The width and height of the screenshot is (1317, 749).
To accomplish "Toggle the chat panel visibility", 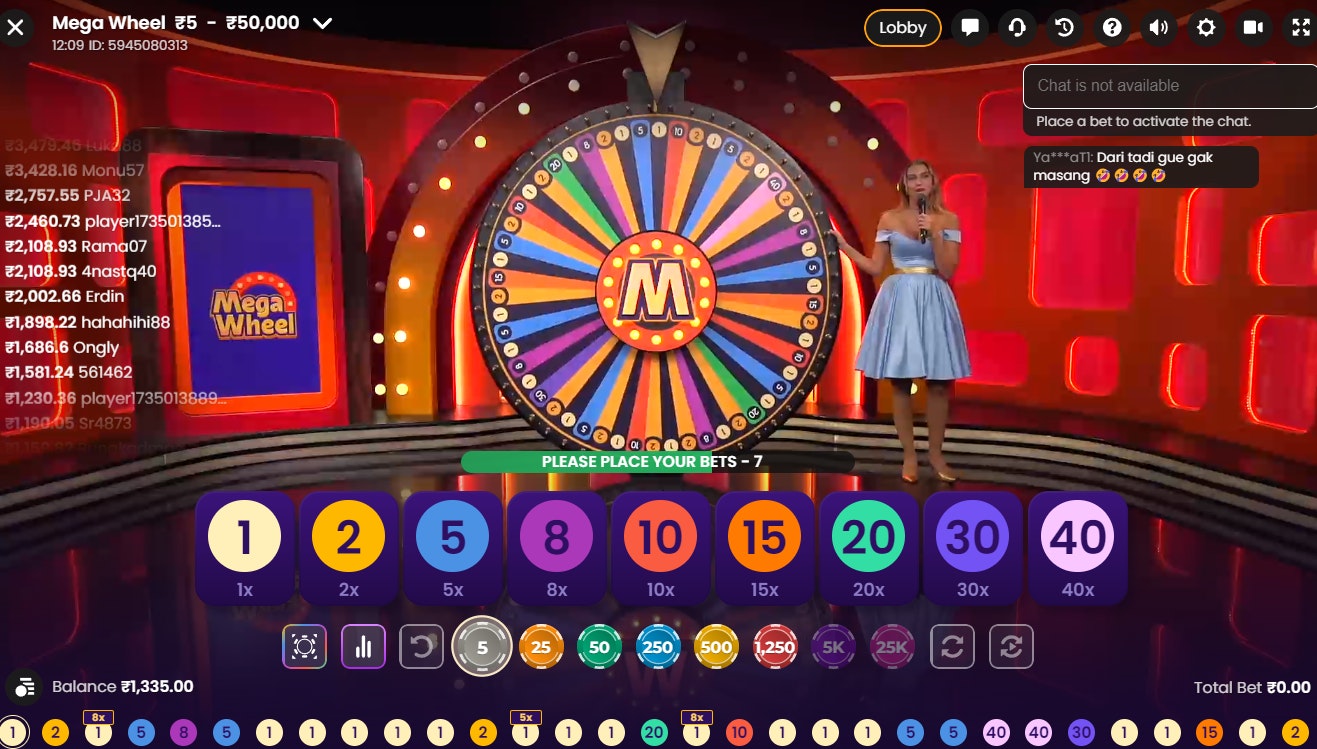I will pyautogui.click(x=969, y=27).
